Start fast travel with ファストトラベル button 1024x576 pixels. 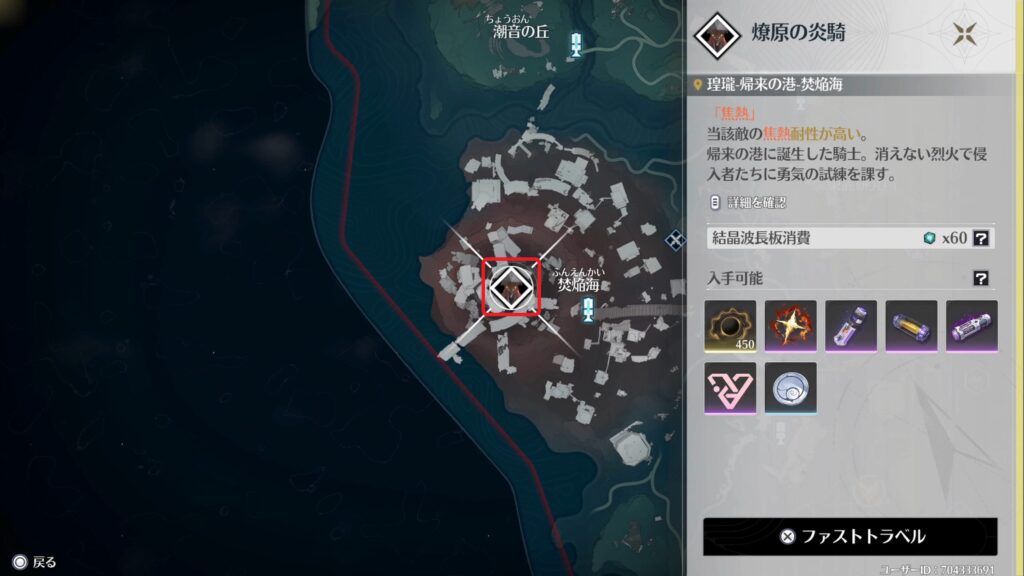[x=850, y=536]
